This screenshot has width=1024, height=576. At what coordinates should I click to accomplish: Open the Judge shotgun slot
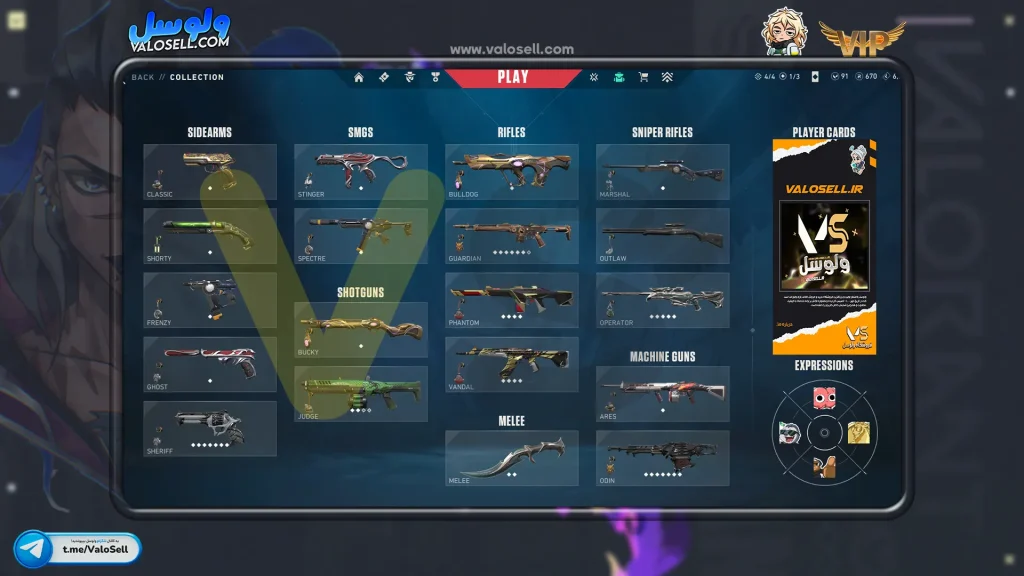pos(361,394)
